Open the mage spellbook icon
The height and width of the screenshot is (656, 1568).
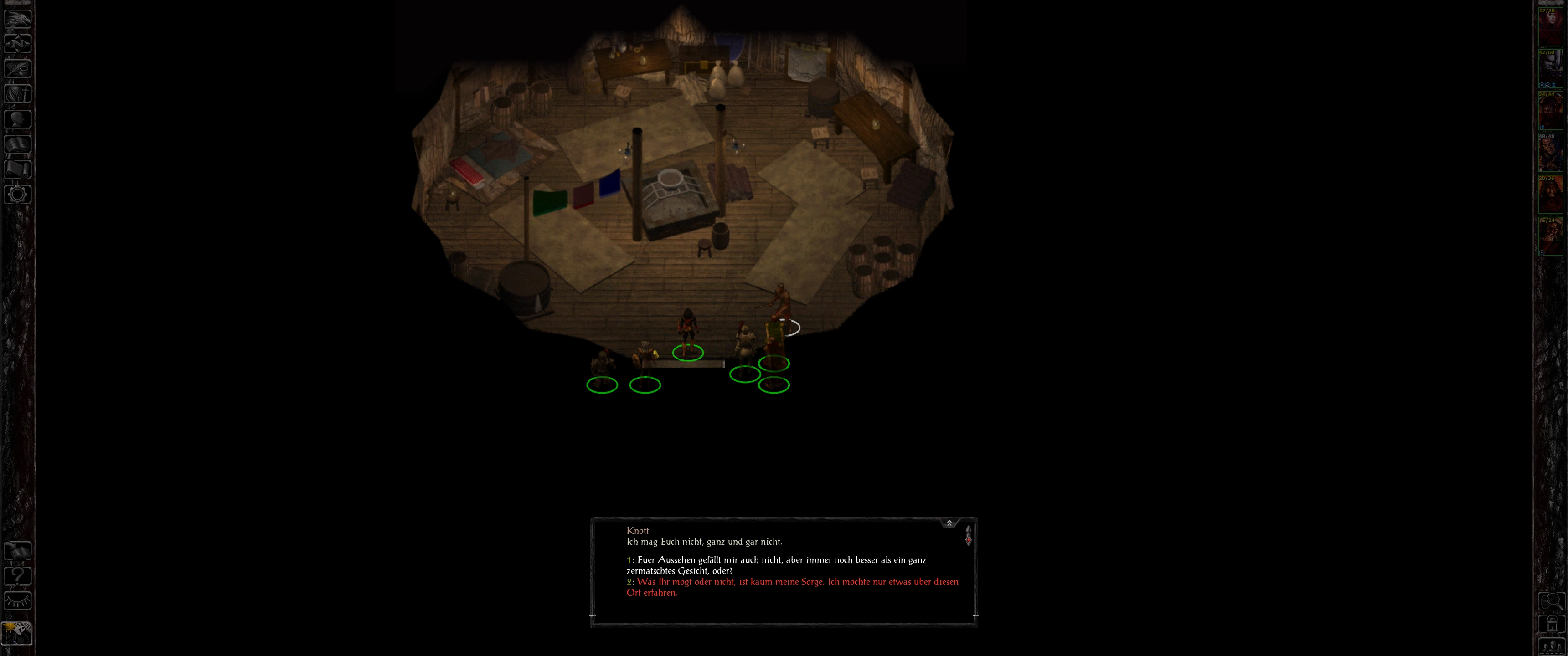18,143
